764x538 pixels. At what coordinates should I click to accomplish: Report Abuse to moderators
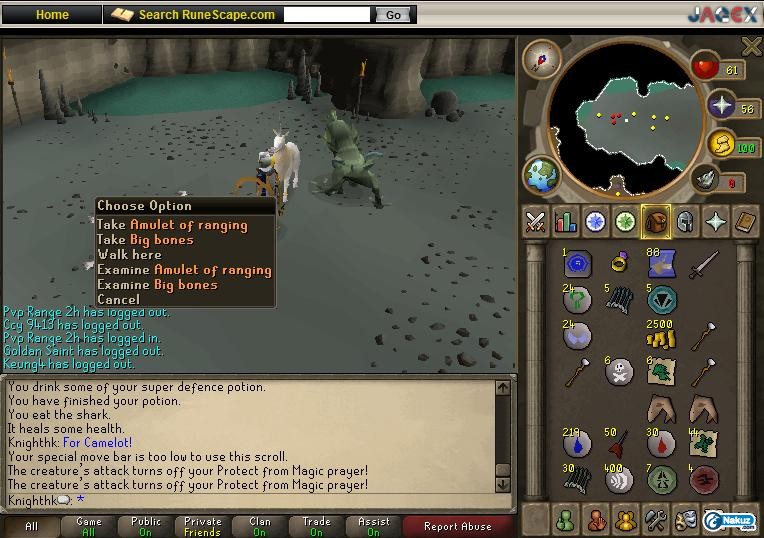pos(458,526)
